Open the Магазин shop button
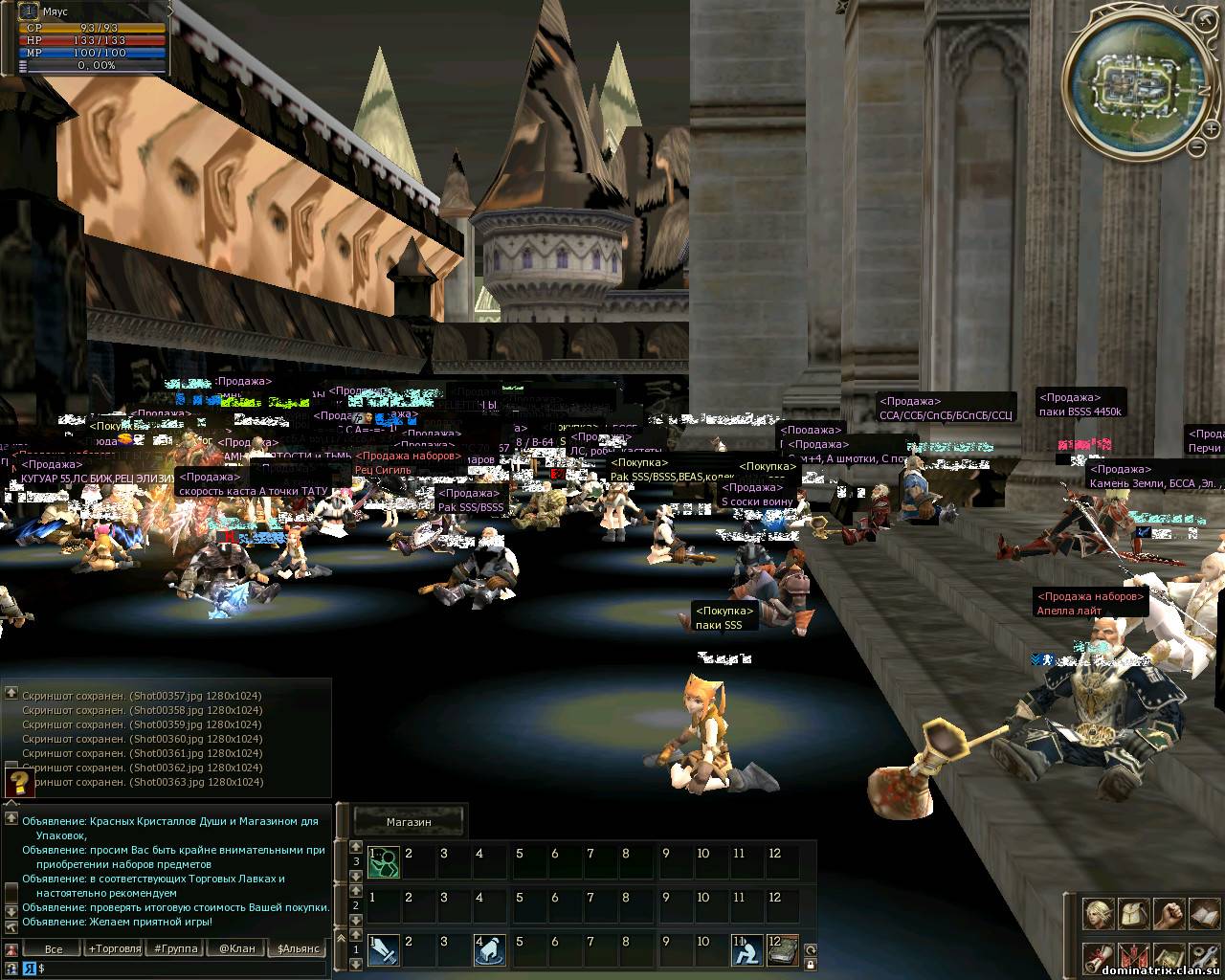 pyautogui.click(x=409, y=821)
